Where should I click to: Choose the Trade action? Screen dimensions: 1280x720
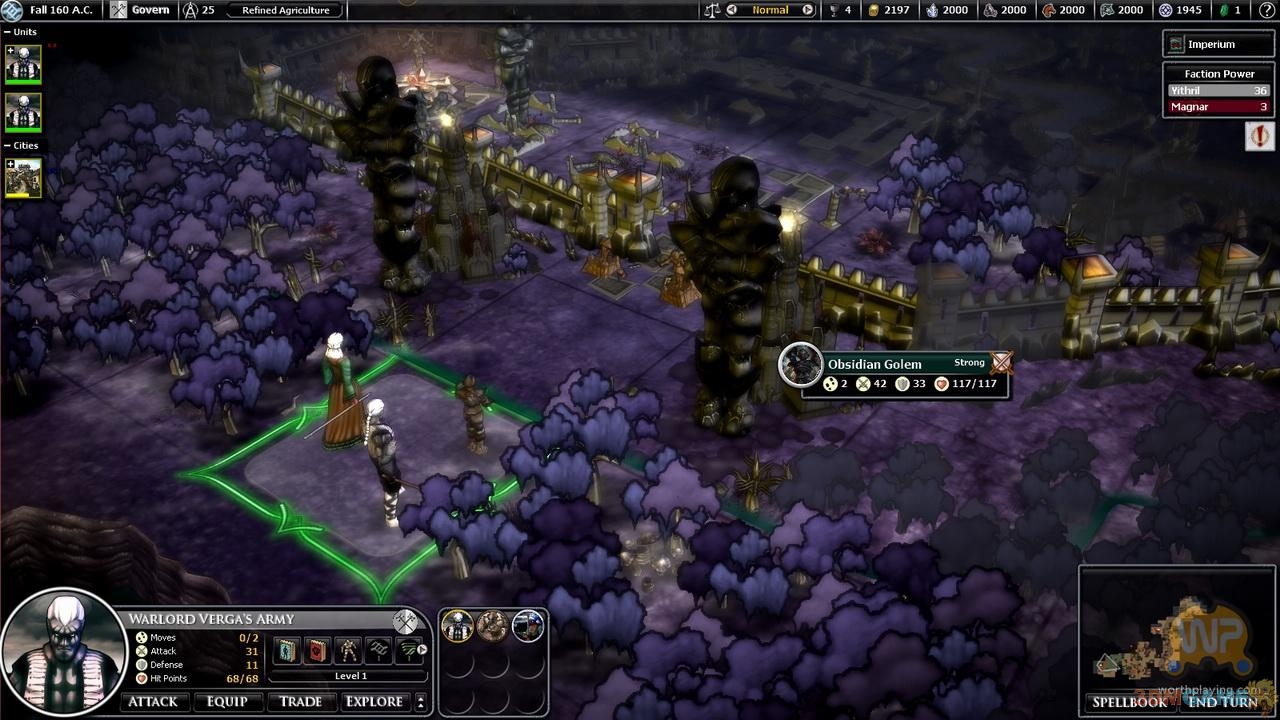click(300, 702)
